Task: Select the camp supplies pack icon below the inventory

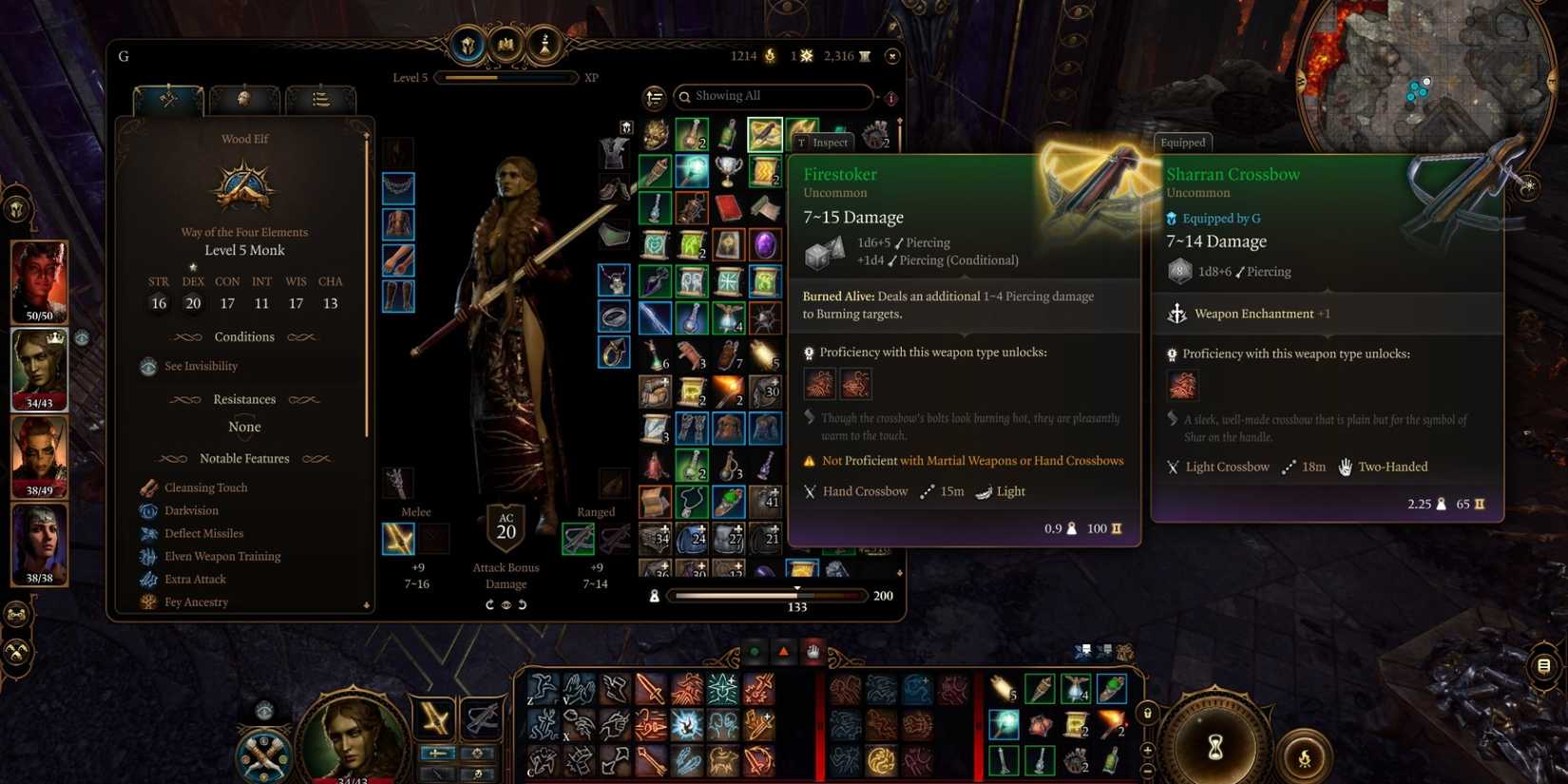Action: point(655,596)
